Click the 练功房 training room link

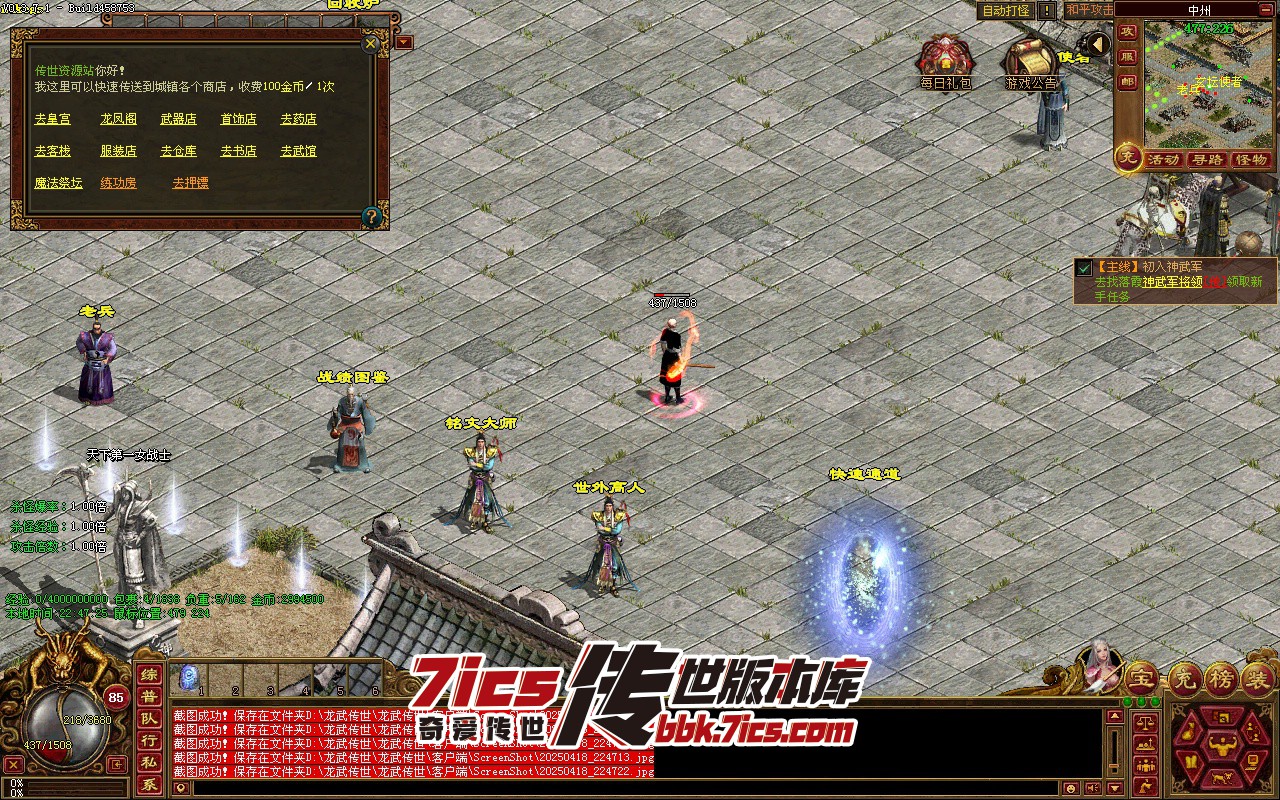pyautogui.click(x=118, y=183)
